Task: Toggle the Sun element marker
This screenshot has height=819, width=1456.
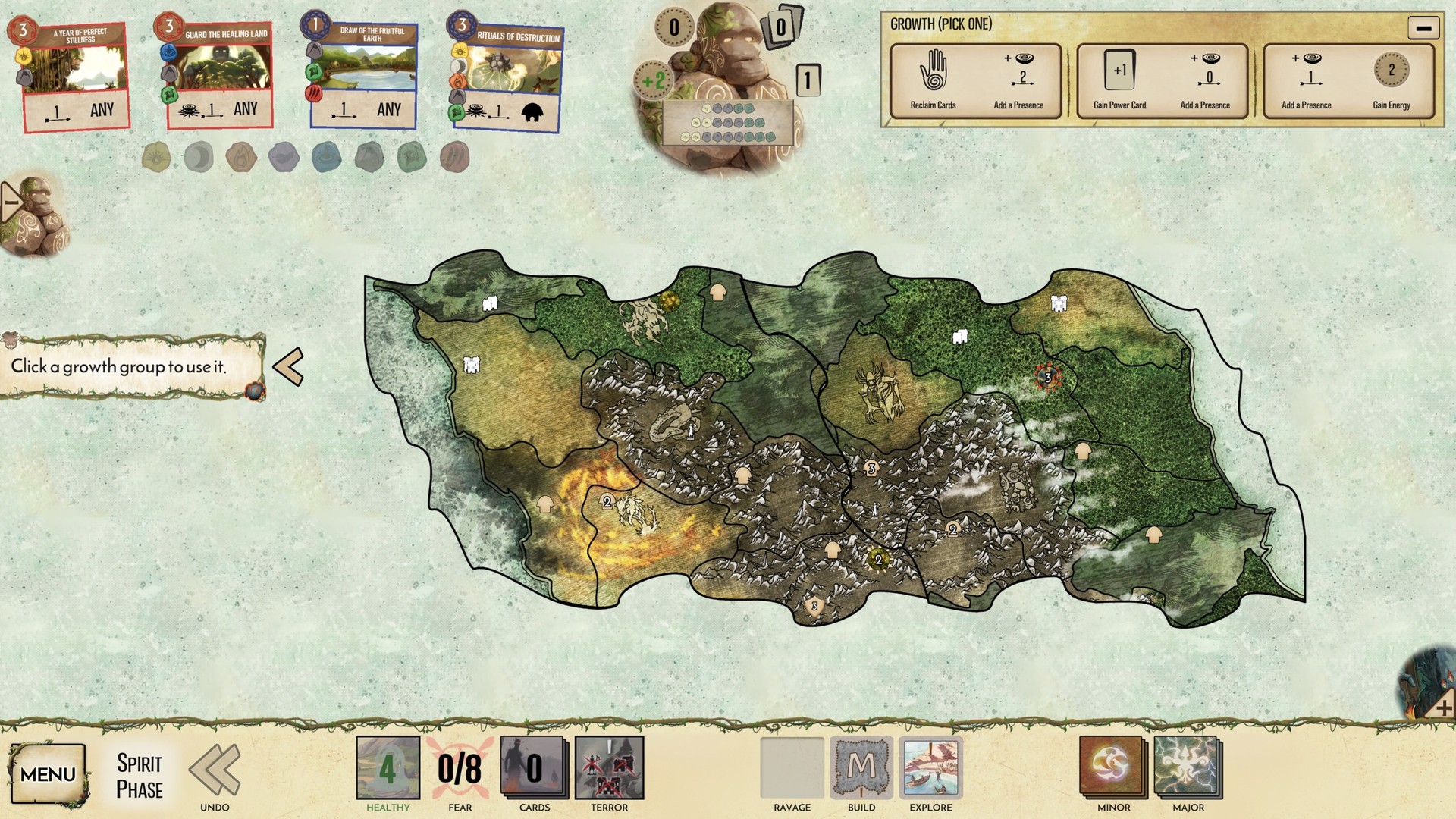Action: pos(155,157)
